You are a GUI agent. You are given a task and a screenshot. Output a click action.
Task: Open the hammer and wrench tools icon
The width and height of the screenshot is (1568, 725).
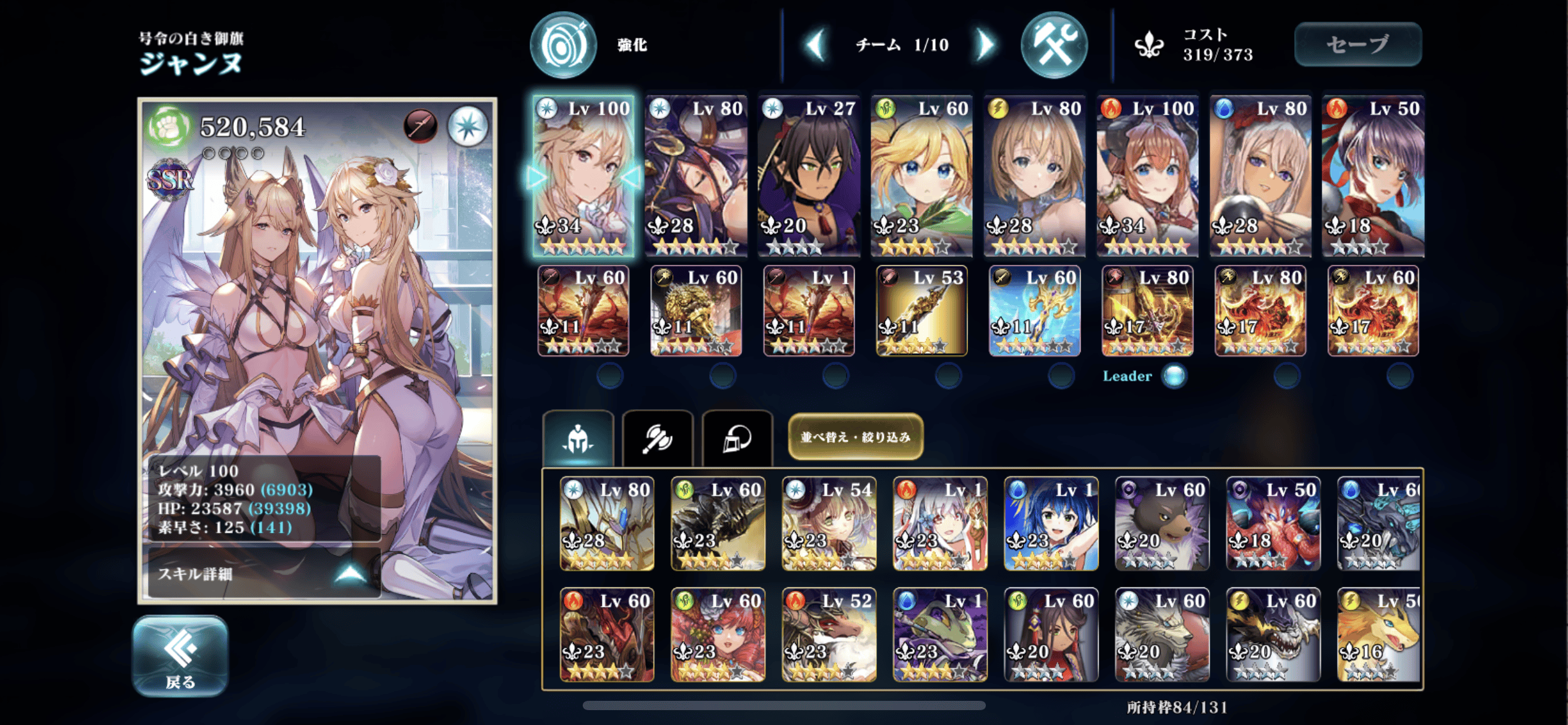[1053, 45]
